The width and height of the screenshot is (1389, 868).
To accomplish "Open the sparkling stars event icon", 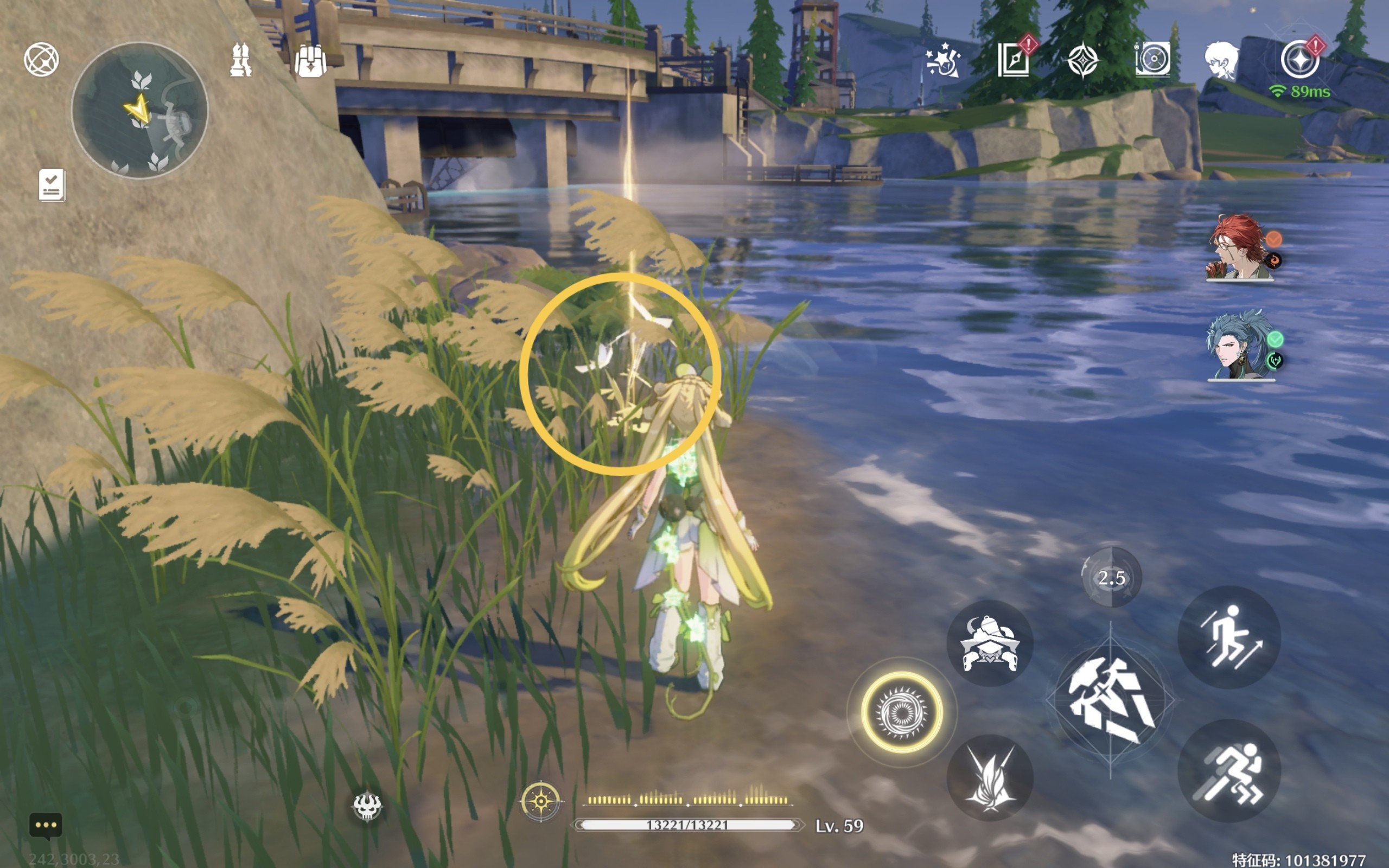I will (942, 61).
